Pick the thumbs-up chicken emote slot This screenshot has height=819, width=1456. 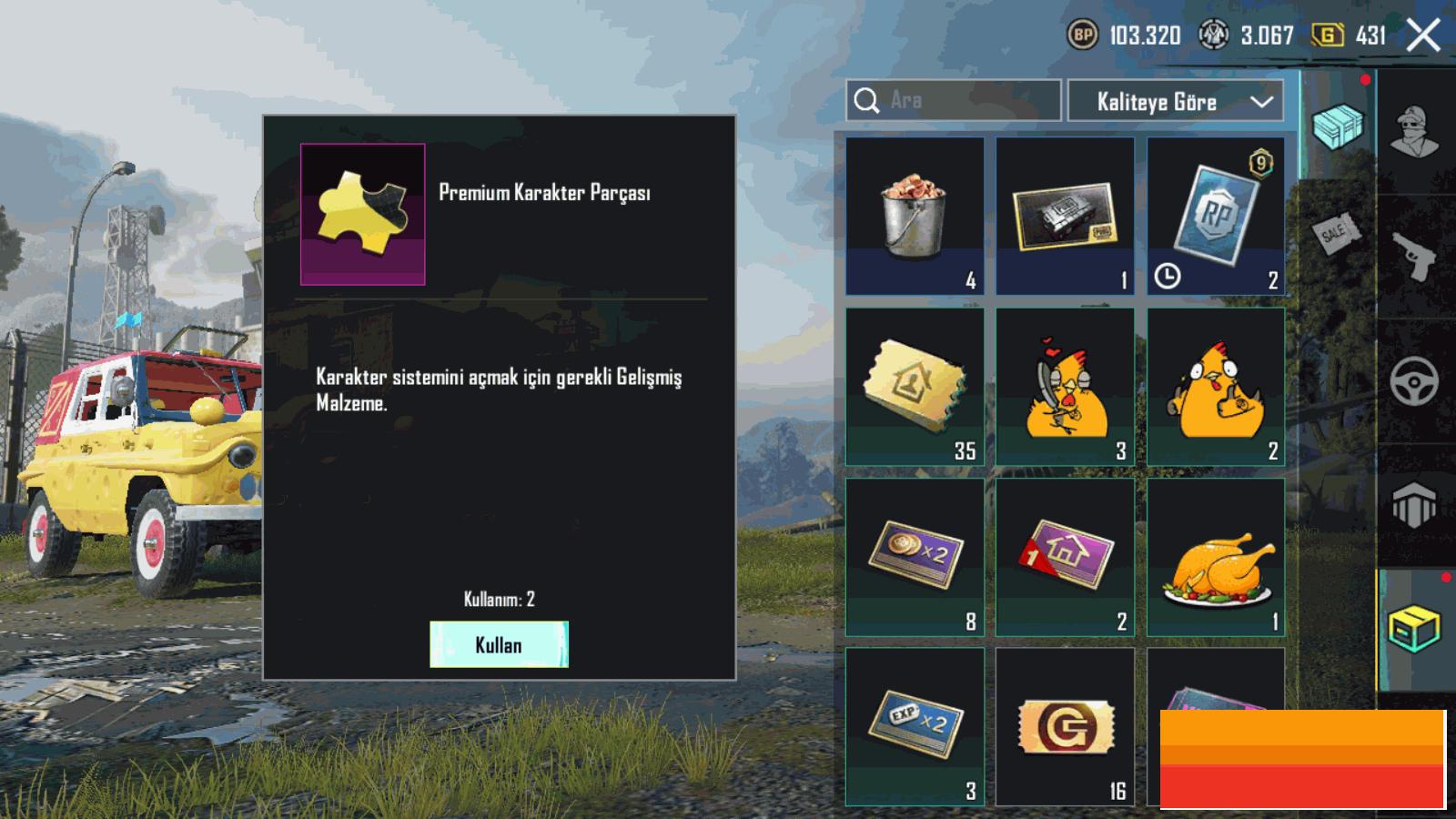pos(1216,387)
